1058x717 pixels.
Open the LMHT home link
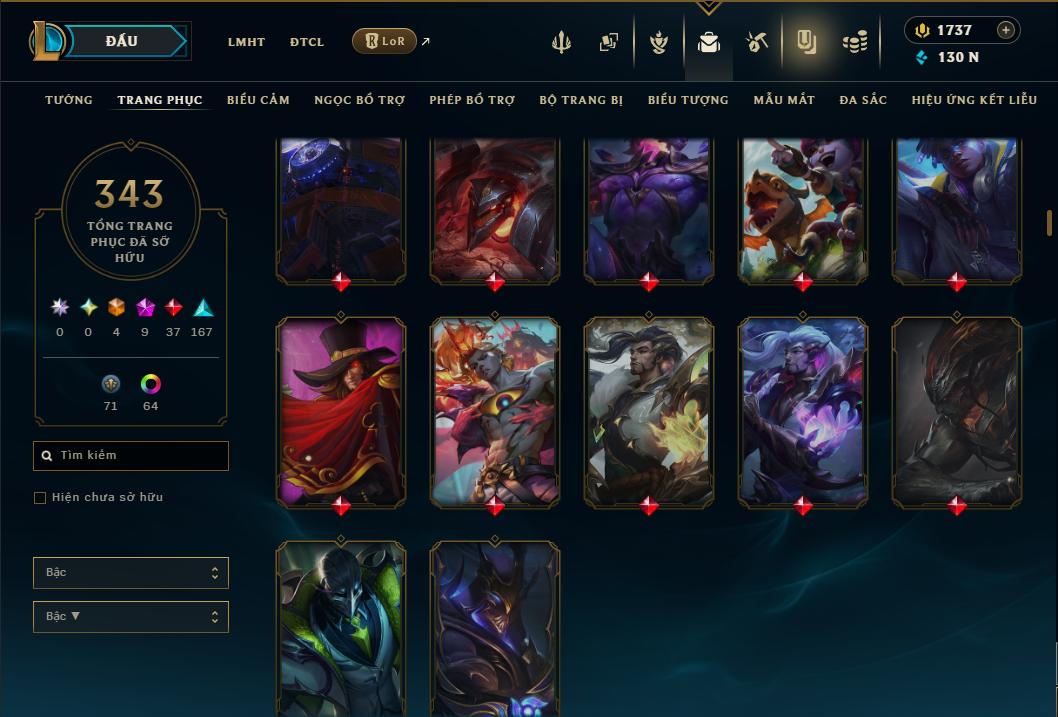pyautogui.click(x=246, y=42)
